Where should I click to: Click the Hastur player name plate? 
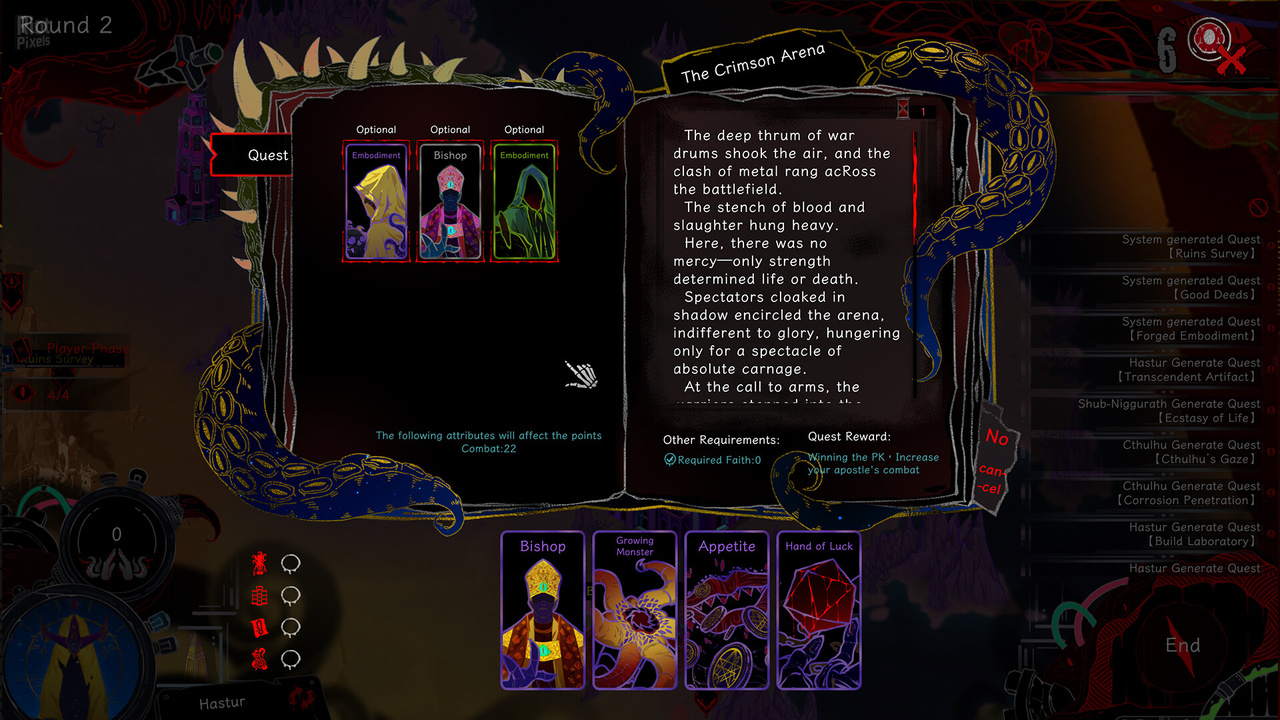222,702
